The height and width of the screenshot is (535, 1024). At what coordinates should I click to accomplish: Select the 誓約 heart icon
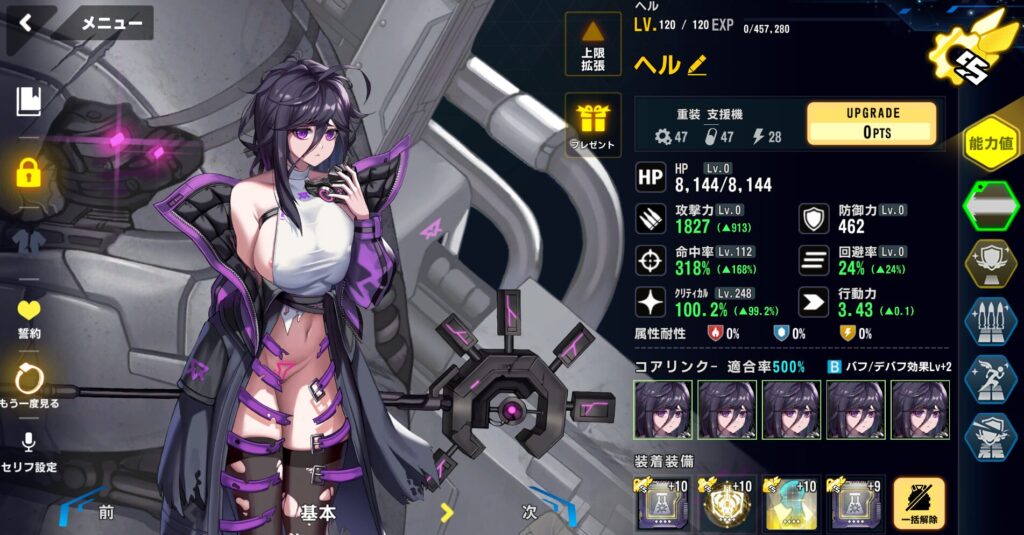(29, 317)
